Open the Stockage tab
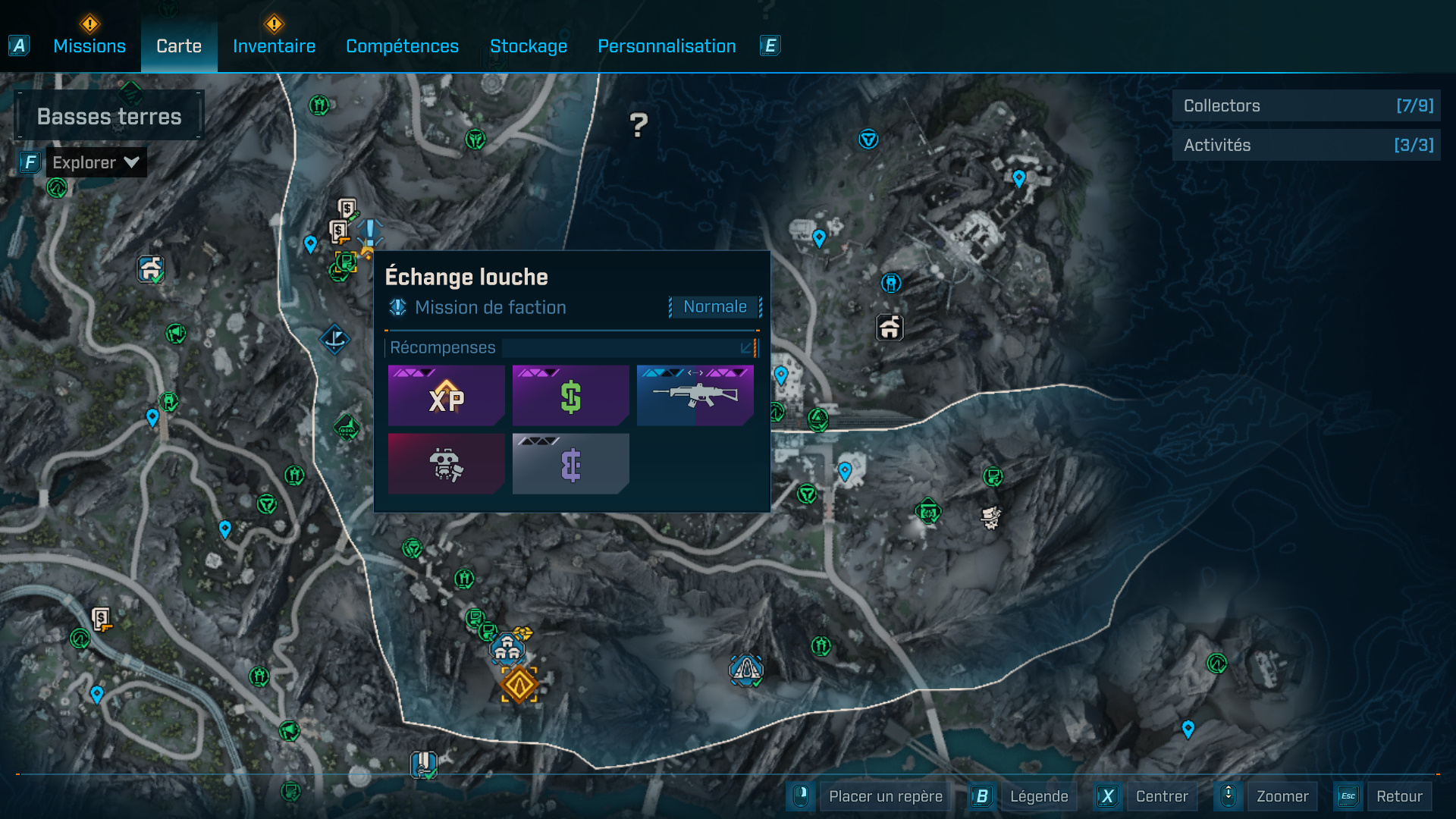This screenshot has height=819, width=1456. pos(528,46)
